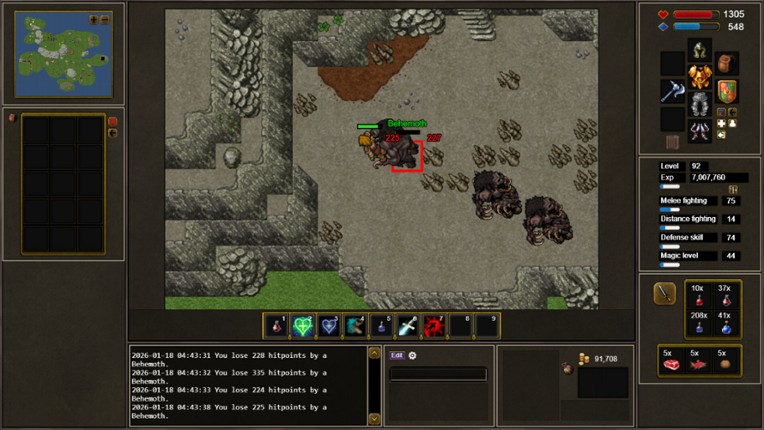
Task: Select the green and orange shield slot
Action: [x=726, y=92]
